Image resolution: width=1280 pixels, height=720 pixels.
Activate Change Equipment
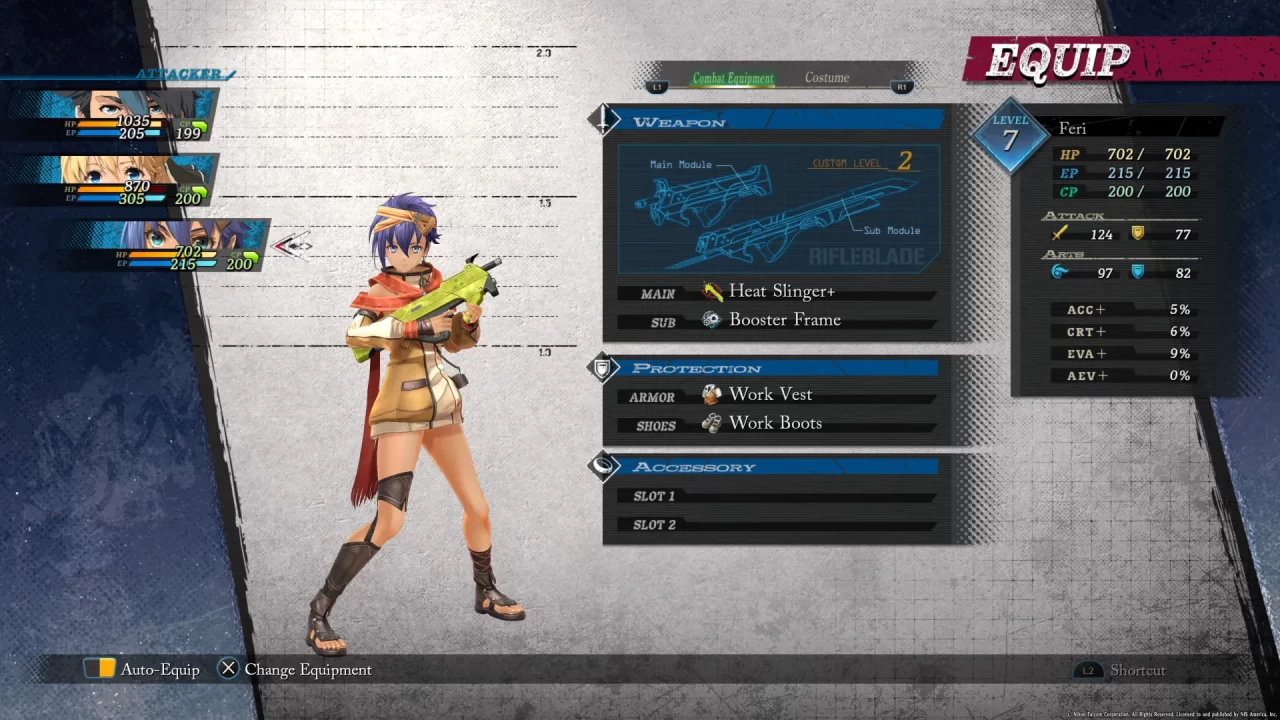tap(295, 670)
